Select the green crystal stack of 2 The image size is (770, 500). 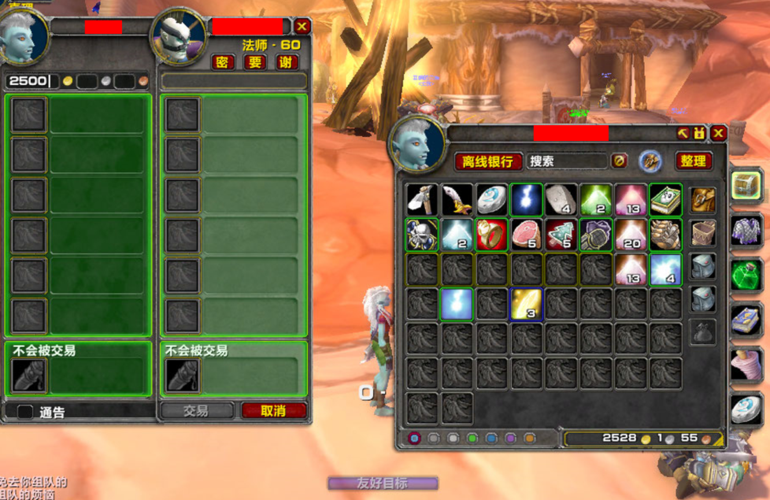(x=596, y=199)
